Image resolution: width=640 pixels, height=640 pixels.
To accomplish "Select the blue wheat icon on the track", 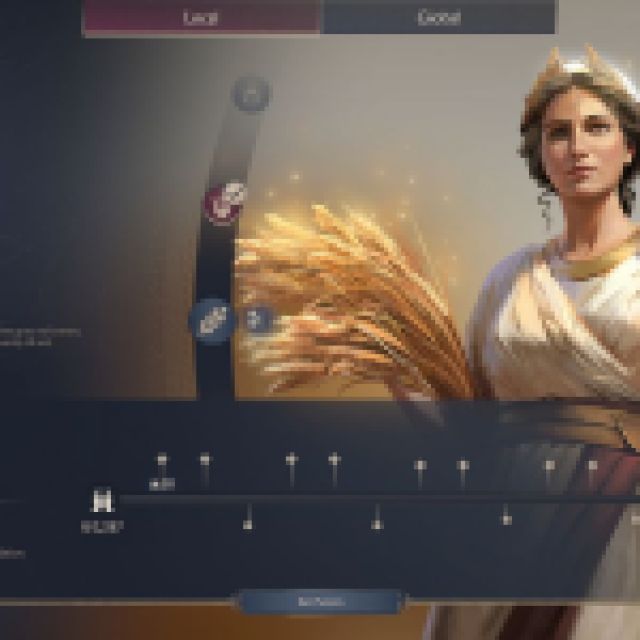I will 213,321.
